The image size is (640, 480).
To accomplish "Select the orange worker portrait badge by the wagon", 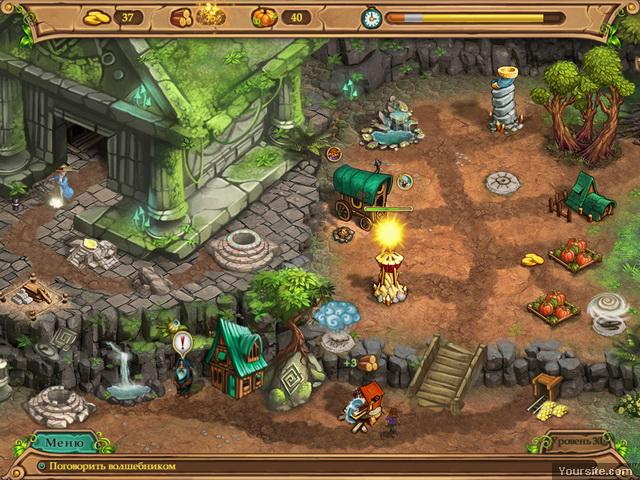I will pyautogui.click(x=334, y=154).
